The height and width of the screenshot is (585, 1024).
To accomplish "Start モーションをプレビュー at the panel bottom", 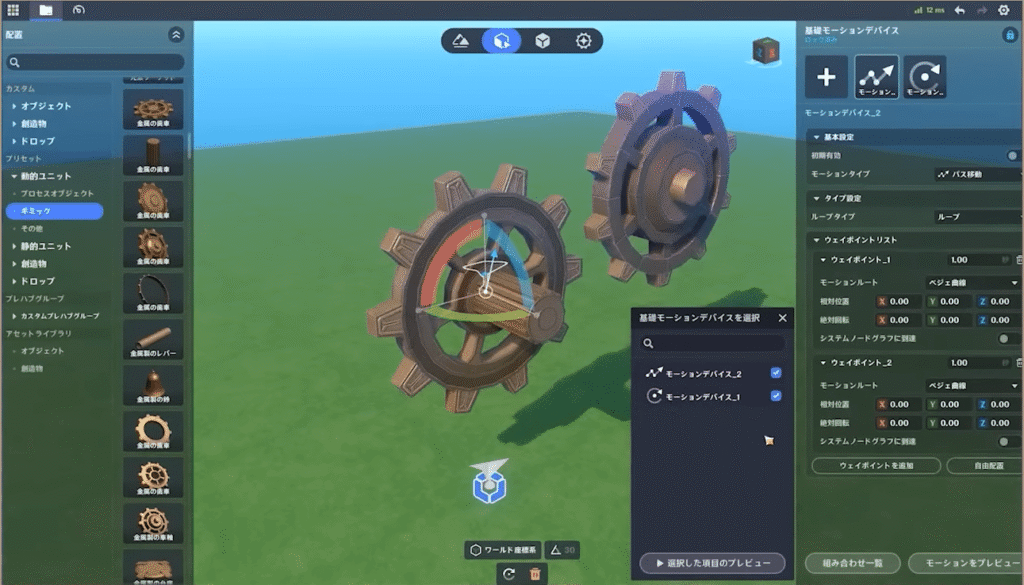I will click(x=964, y=563).
